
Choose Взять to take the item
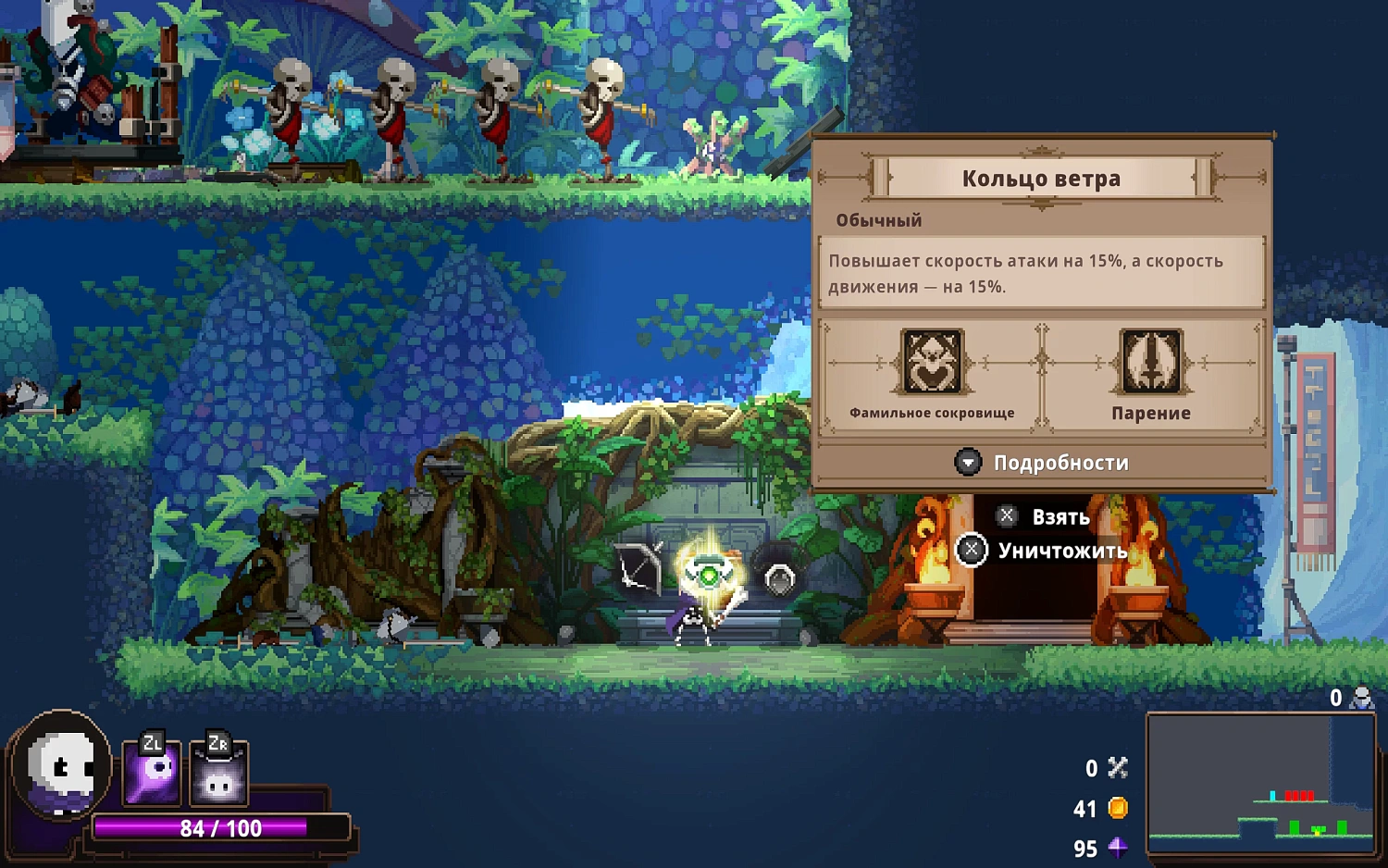1045,516
